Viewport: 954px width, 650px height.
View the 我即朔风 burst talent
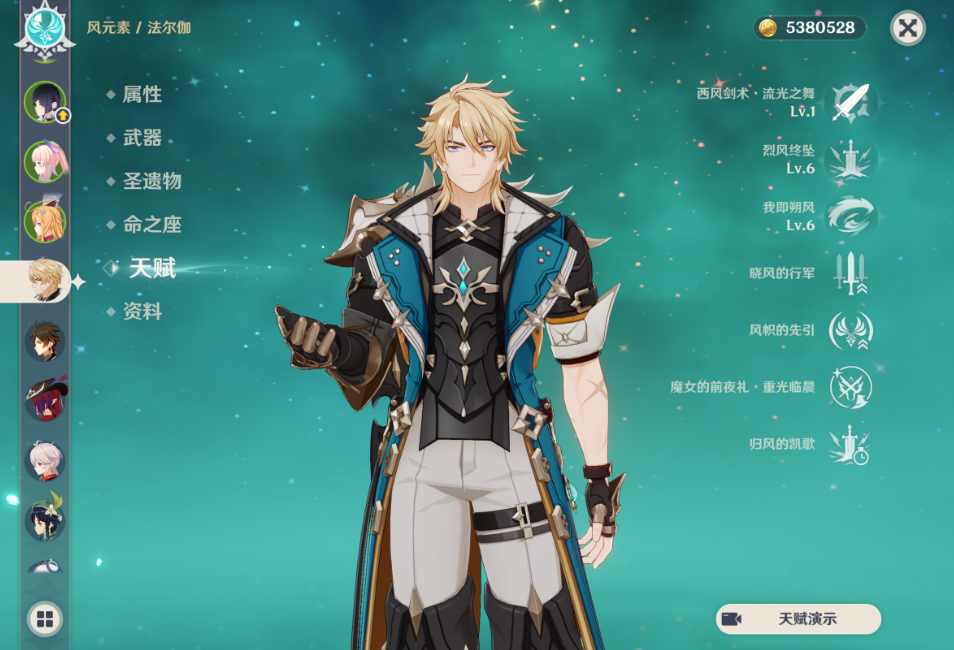[851, 216]
